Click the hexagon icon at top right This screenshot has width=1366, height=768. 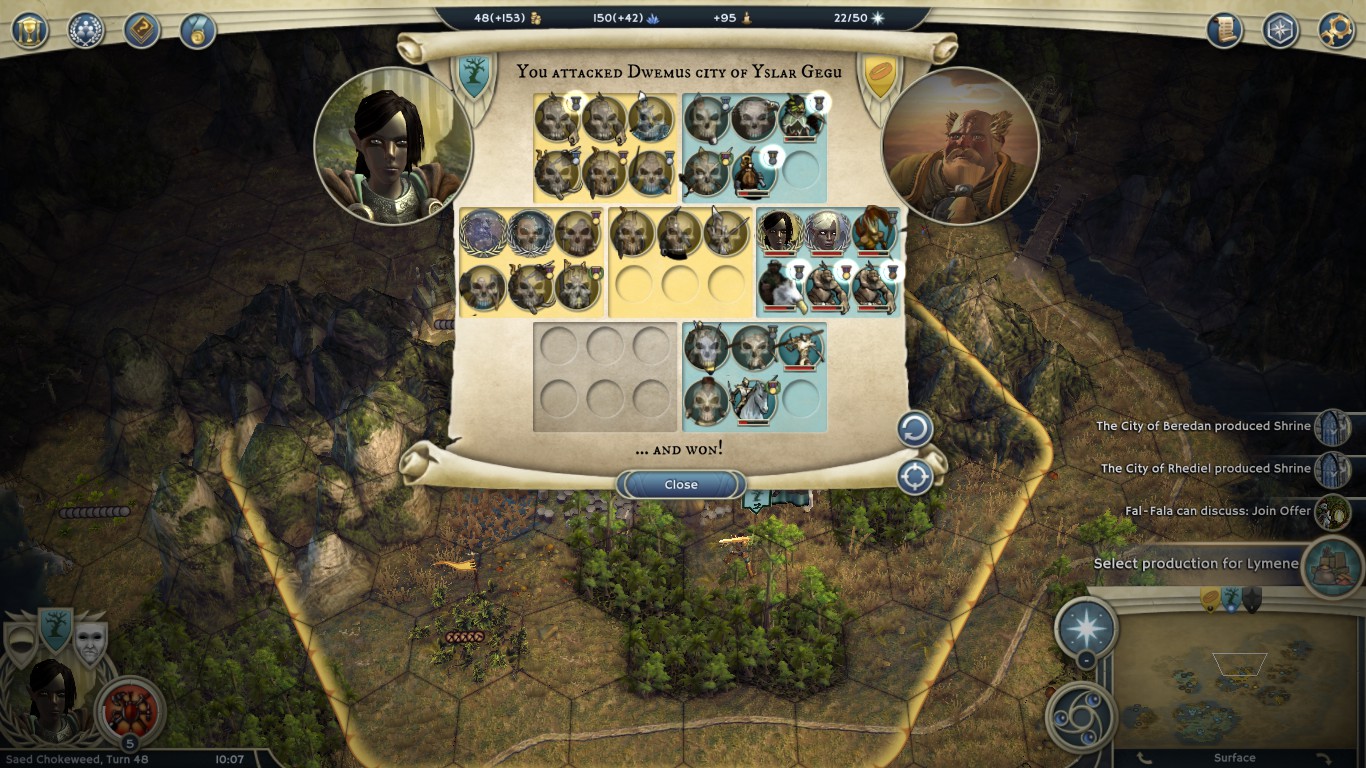(x=1280, y=29)
